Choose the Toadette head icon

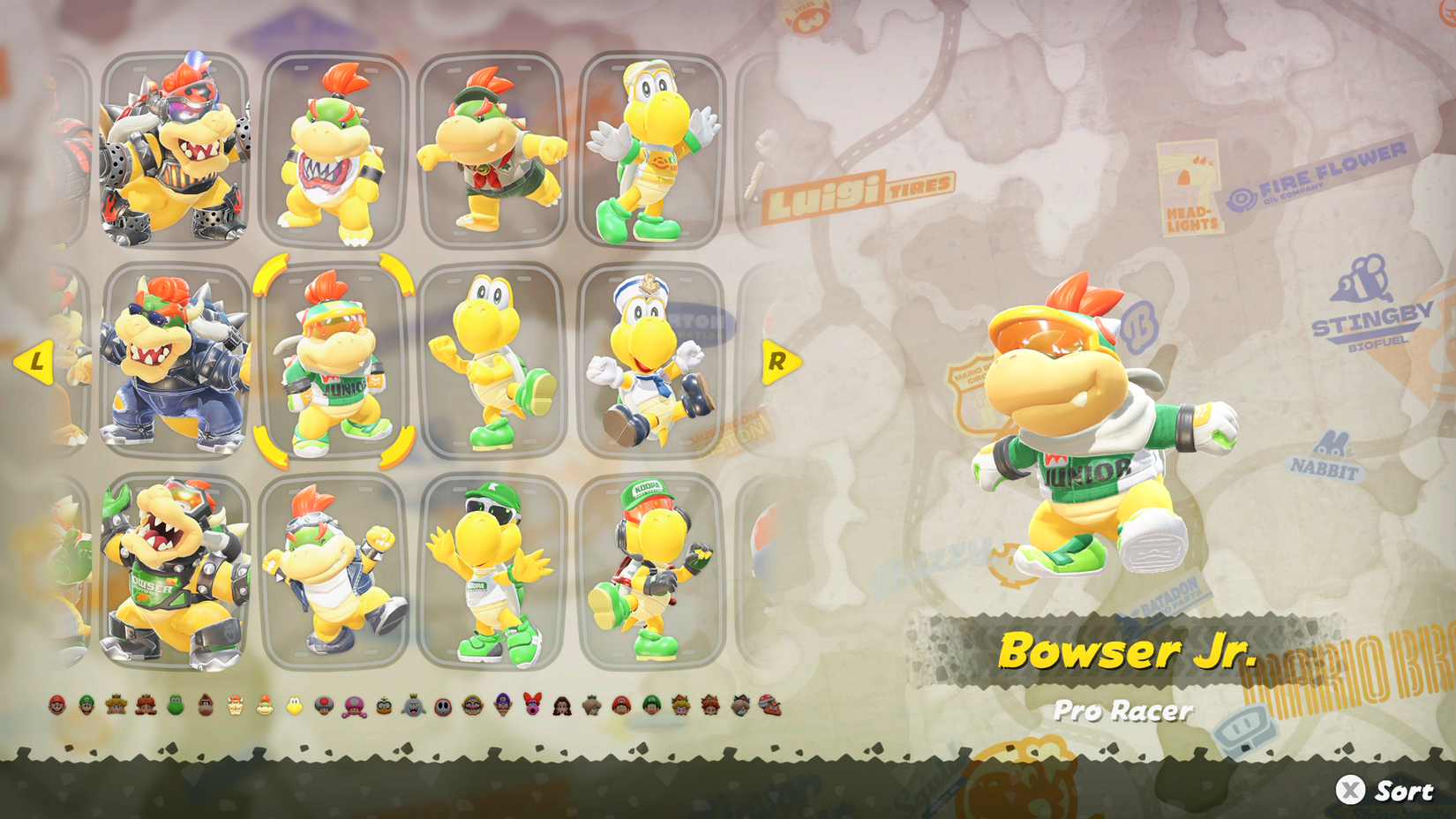353,706
